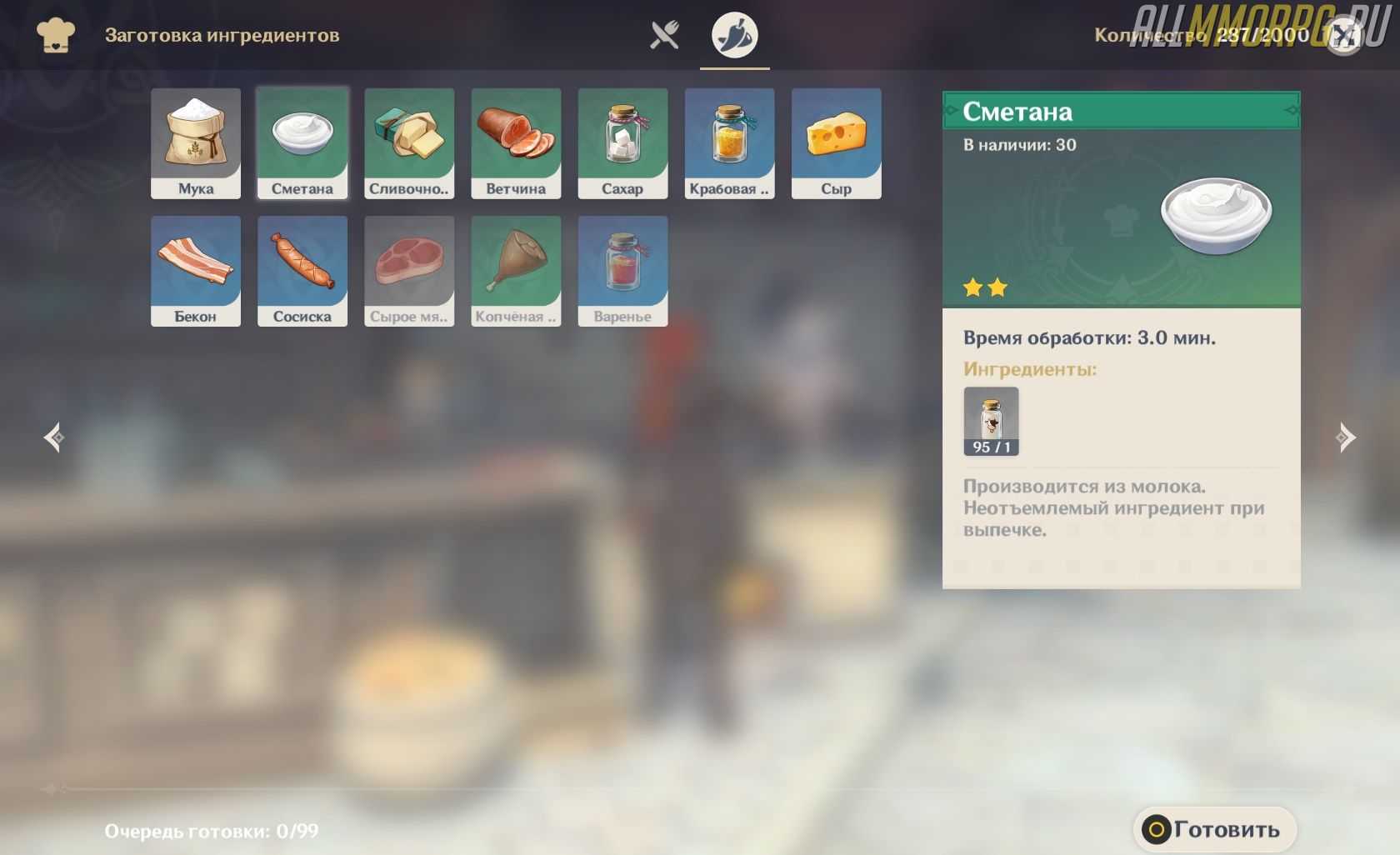Choose the Сырое мясо raw meat tile

click(x=409, y=271)
